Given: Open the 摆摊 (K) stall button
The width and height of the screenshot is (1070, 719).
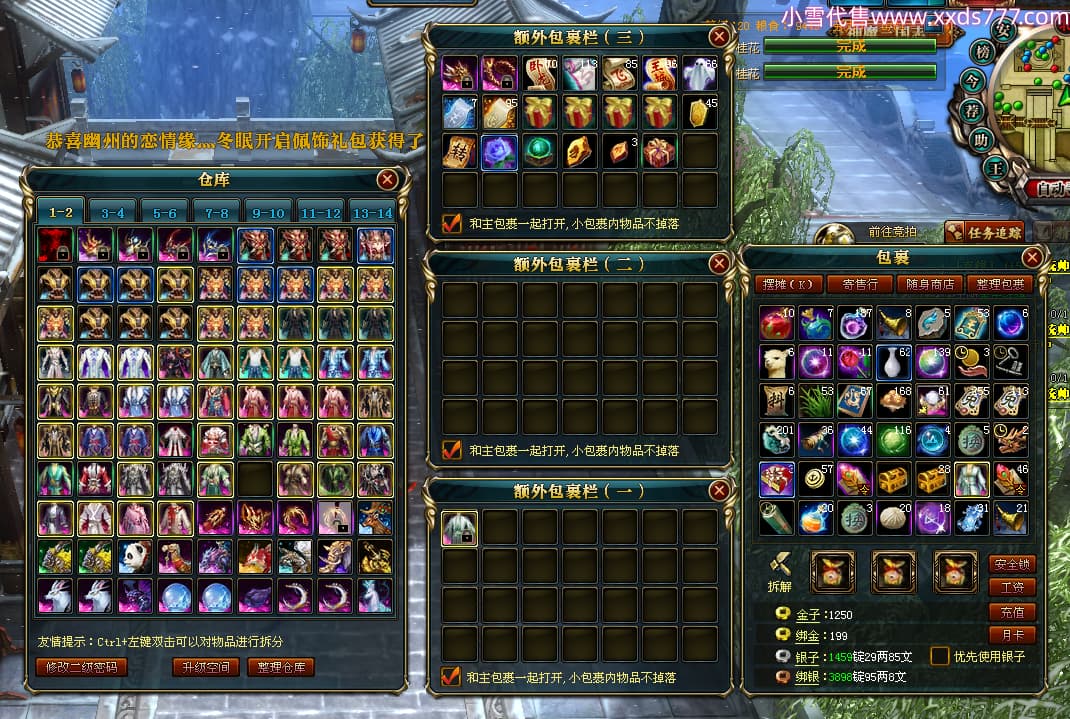Looking at the screenshot, I should 787,285.
